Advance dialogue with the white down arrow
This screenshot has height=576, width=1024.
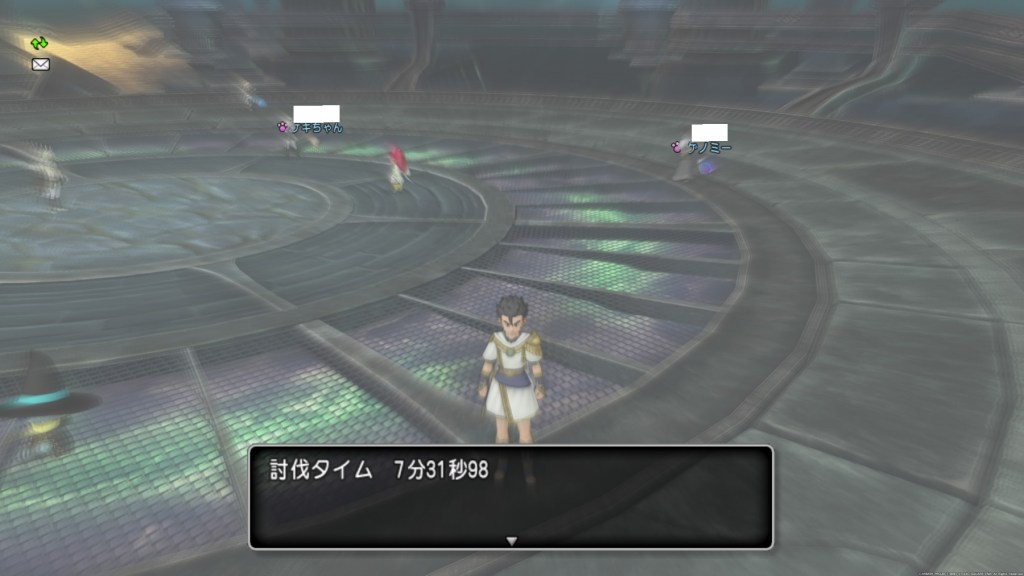[511, 541]
